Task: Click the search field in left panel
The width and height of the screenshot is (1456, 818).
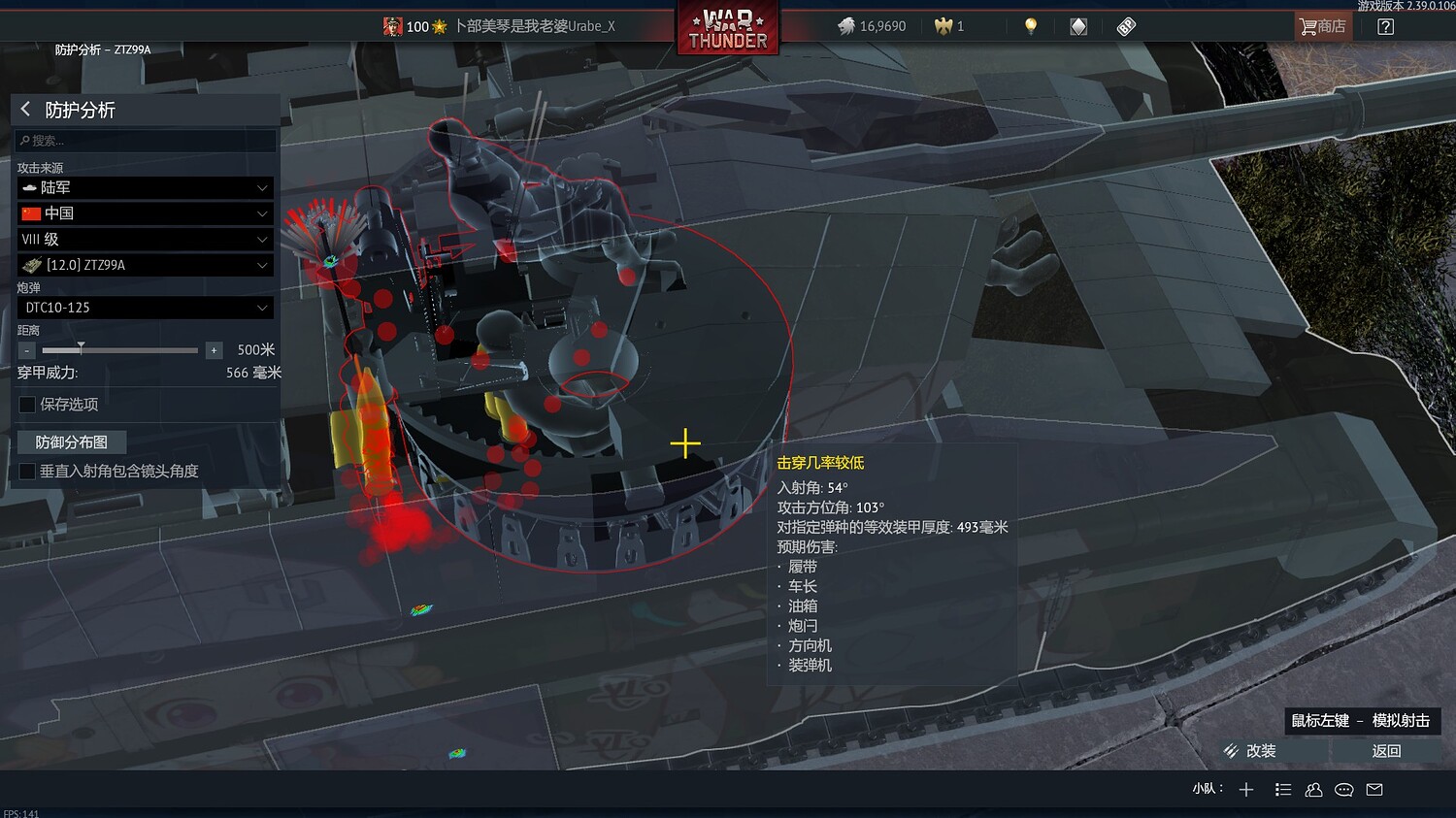Action: [144, 140]
